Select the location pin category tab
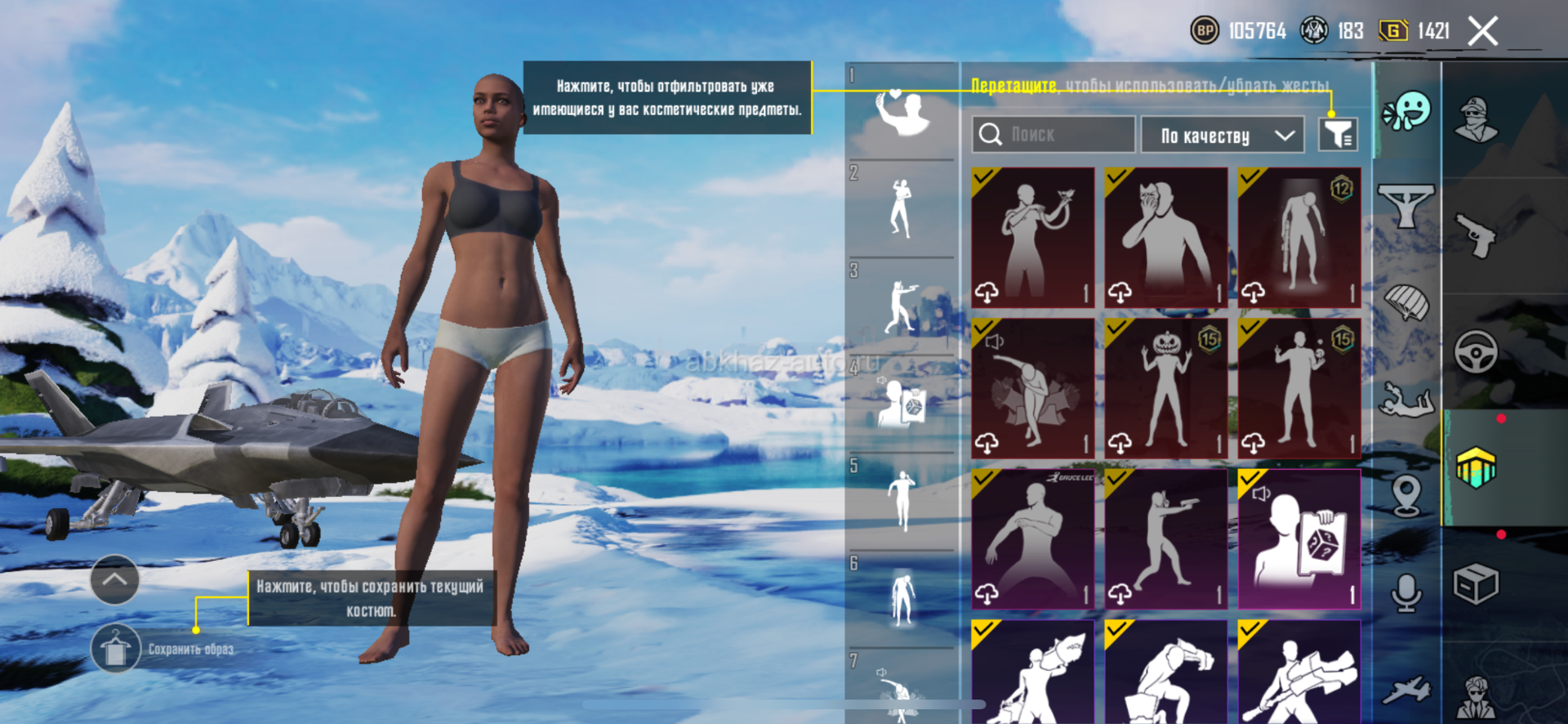This screenshot has width=1568, height=724. pyautogui.click(x=1407, y=496)
